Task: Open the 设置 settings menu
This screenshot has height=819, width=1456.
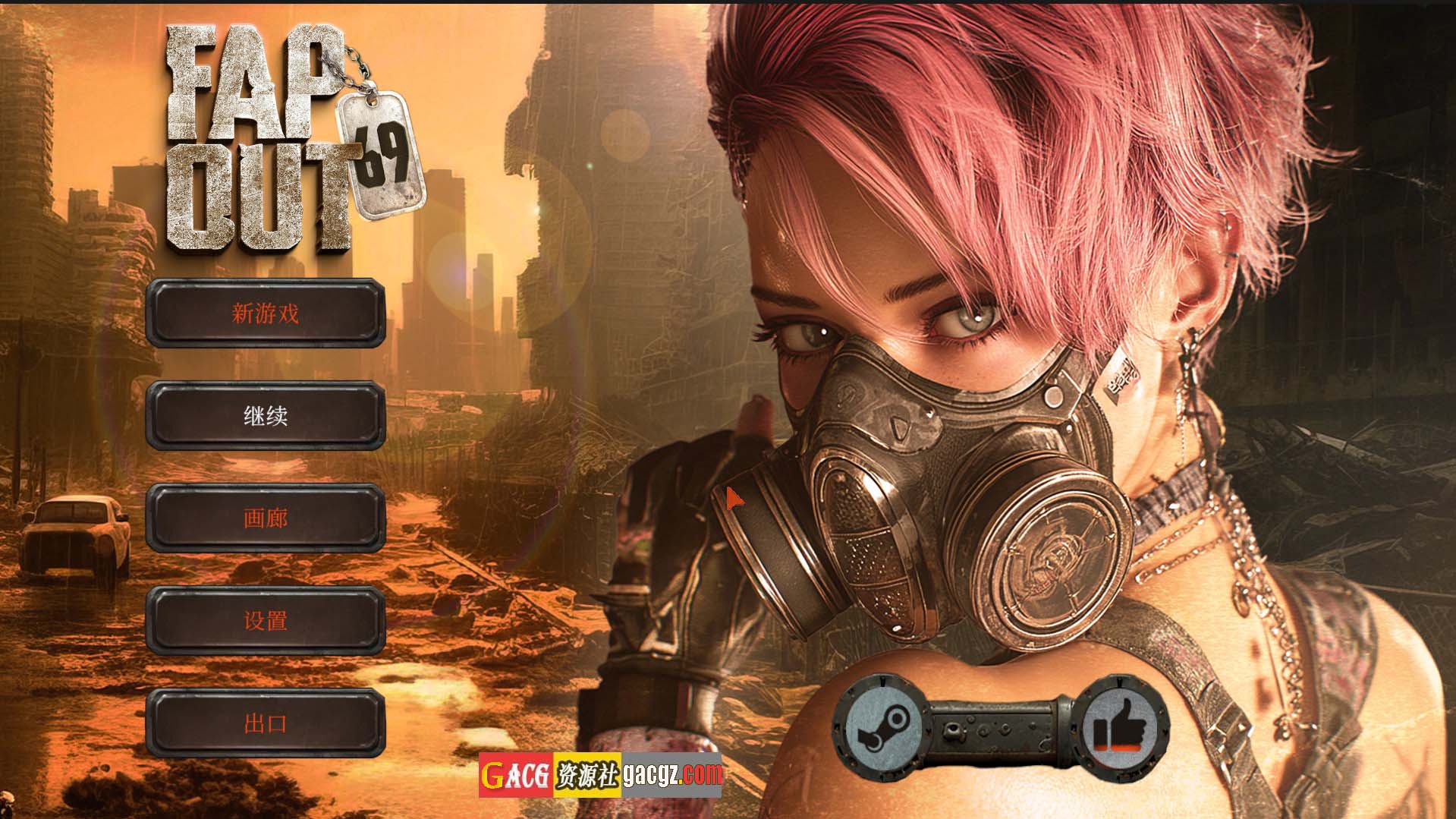Action: coord(266,620)
